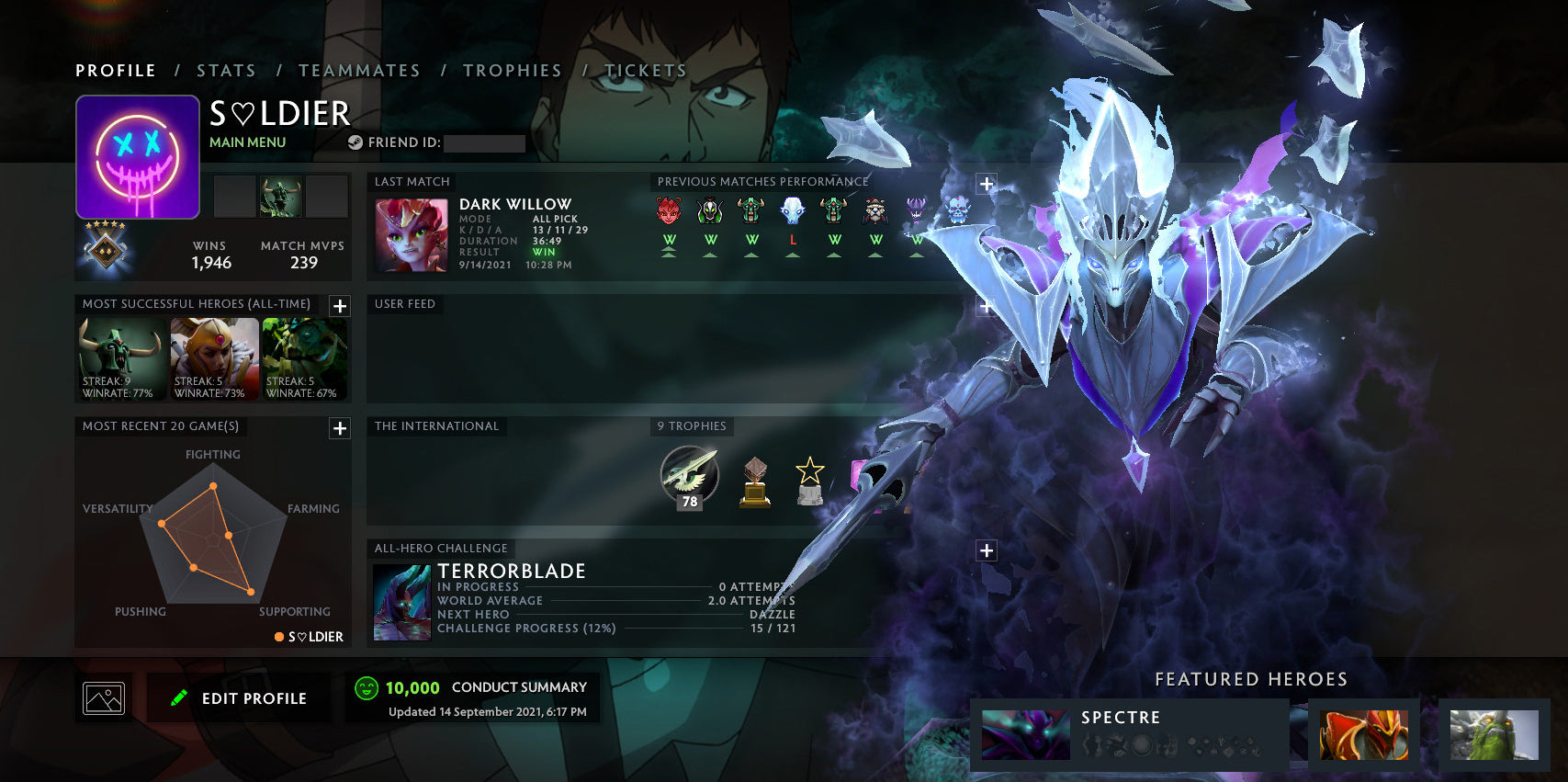Click the gold star trophy
Screen dimensions: 1568x782
coord(809,482)
